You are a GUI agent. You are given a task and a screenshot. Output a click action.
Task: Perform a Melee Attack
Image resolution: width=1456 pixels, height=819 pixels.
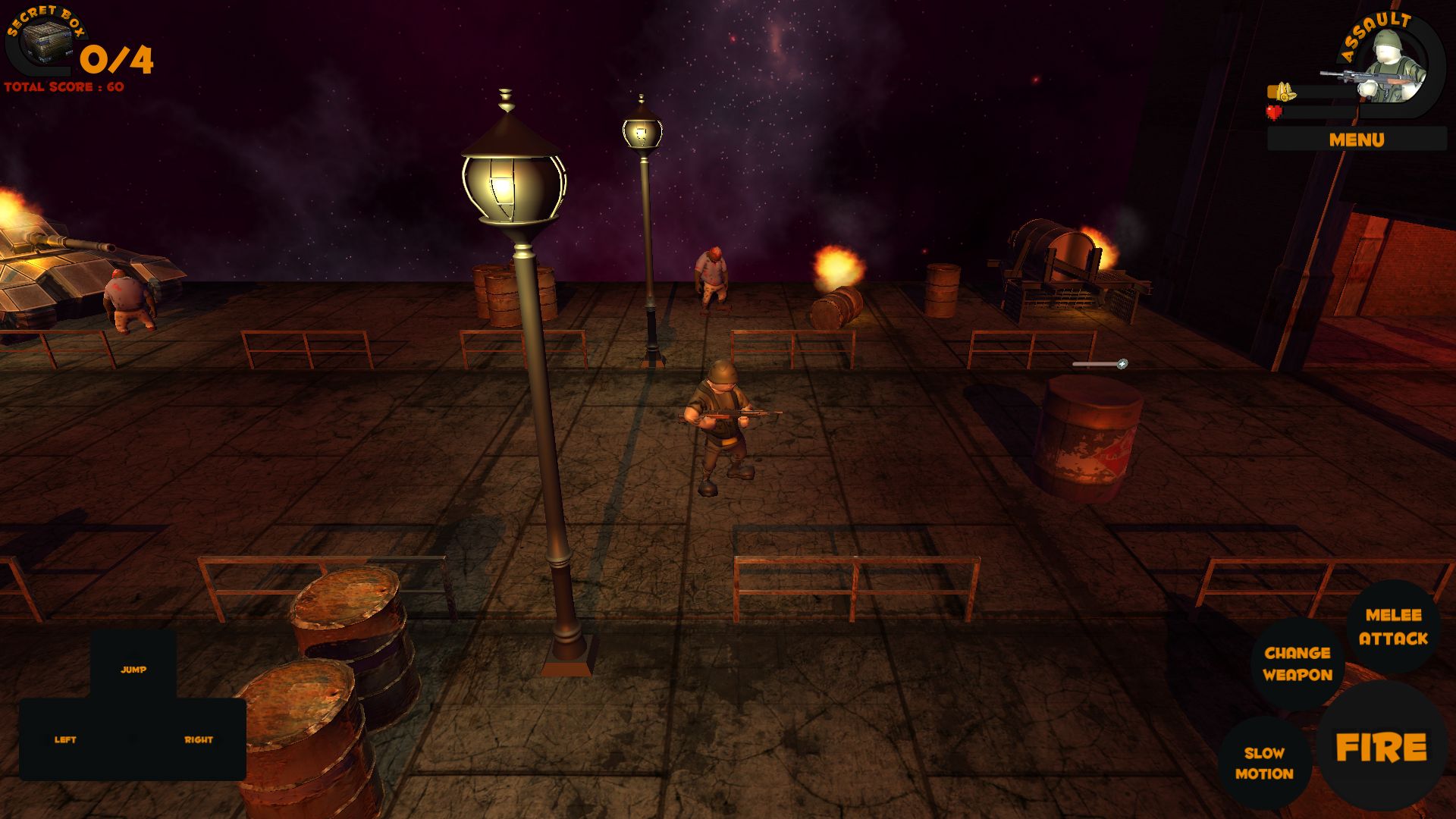coord(1393,627)
